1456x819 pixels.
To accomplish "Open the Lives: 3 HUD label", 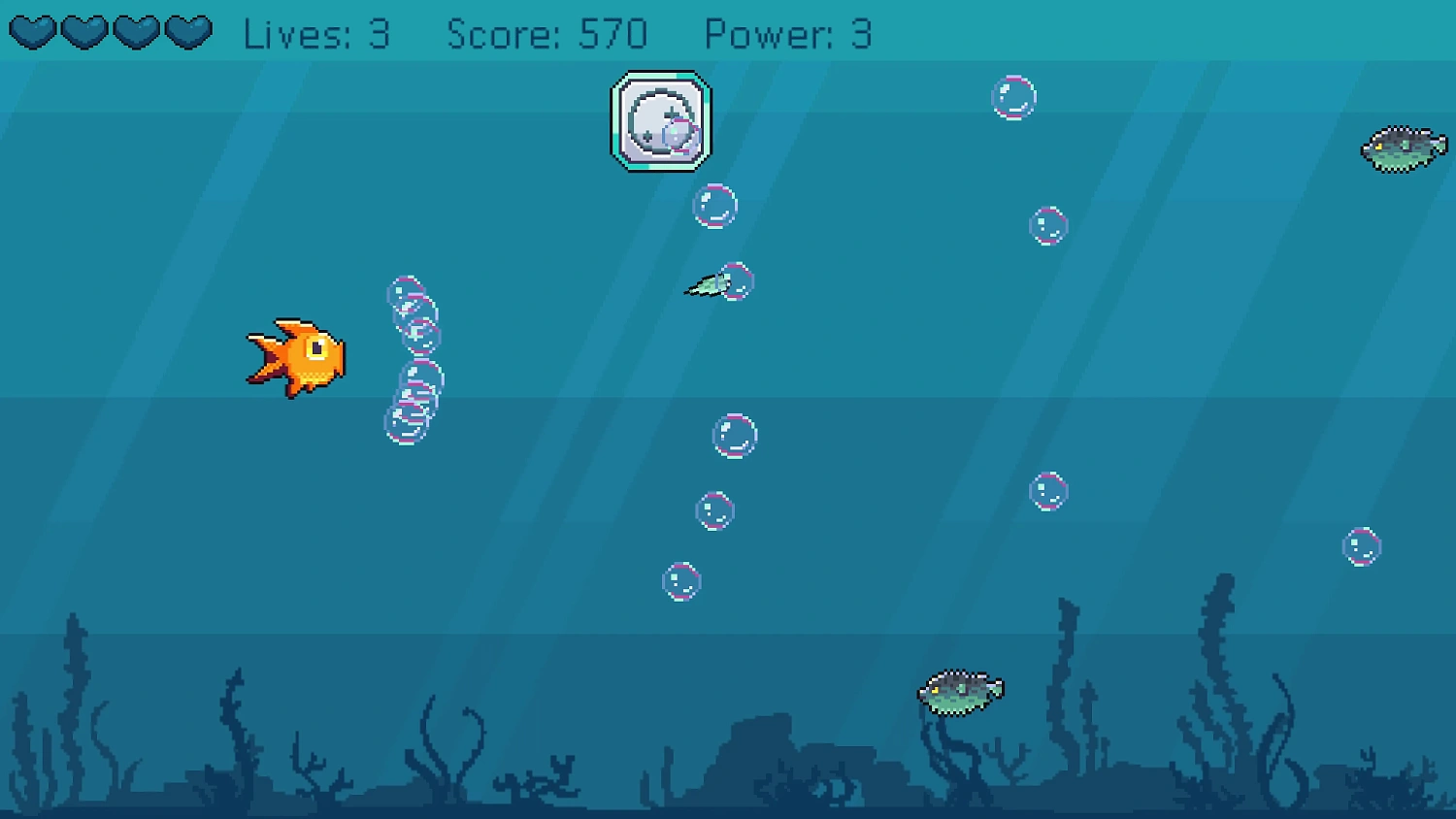I will click(318, 34).
